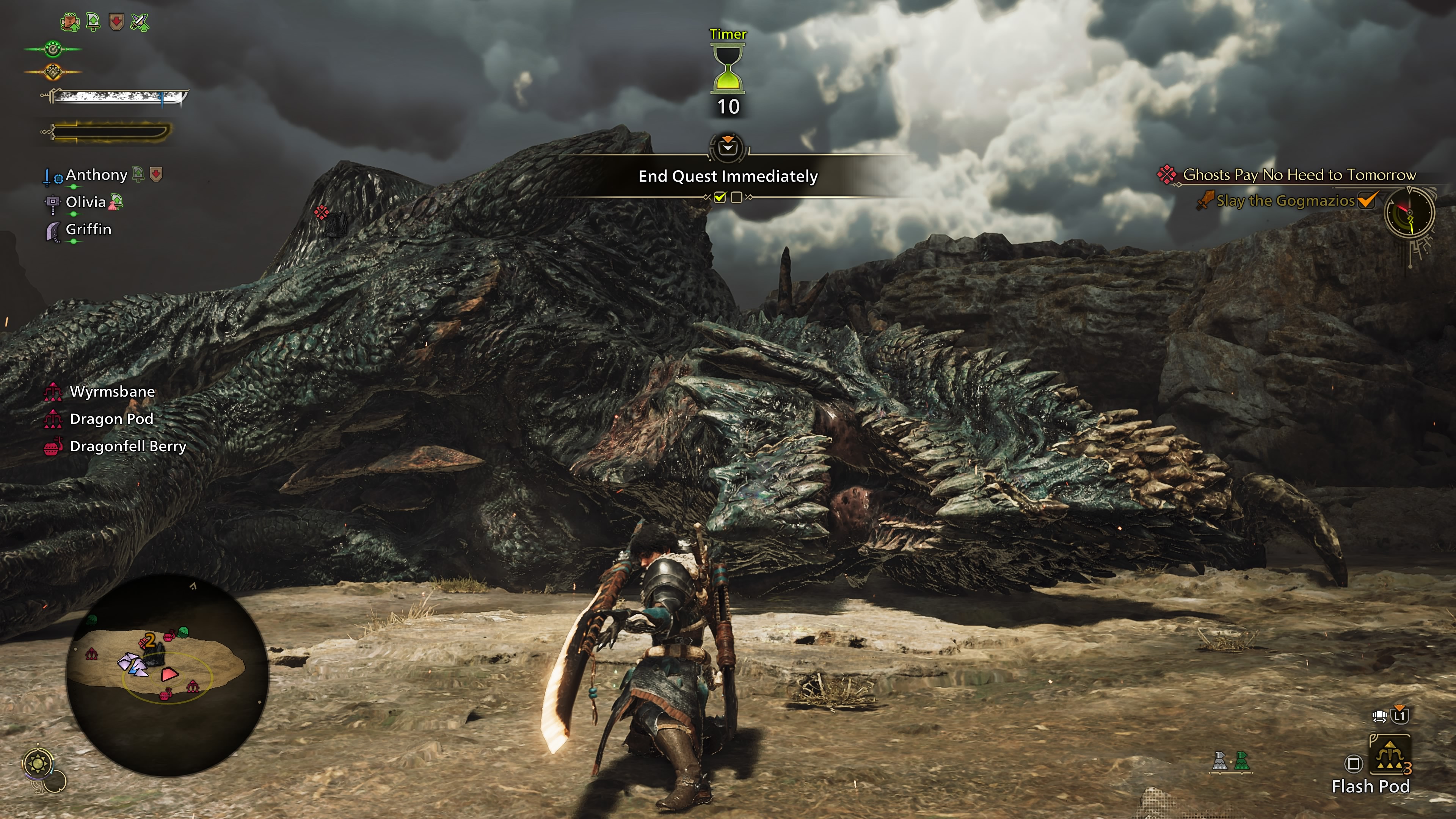
Task: Click the quest clock dial
Action: click(1409, 213)
